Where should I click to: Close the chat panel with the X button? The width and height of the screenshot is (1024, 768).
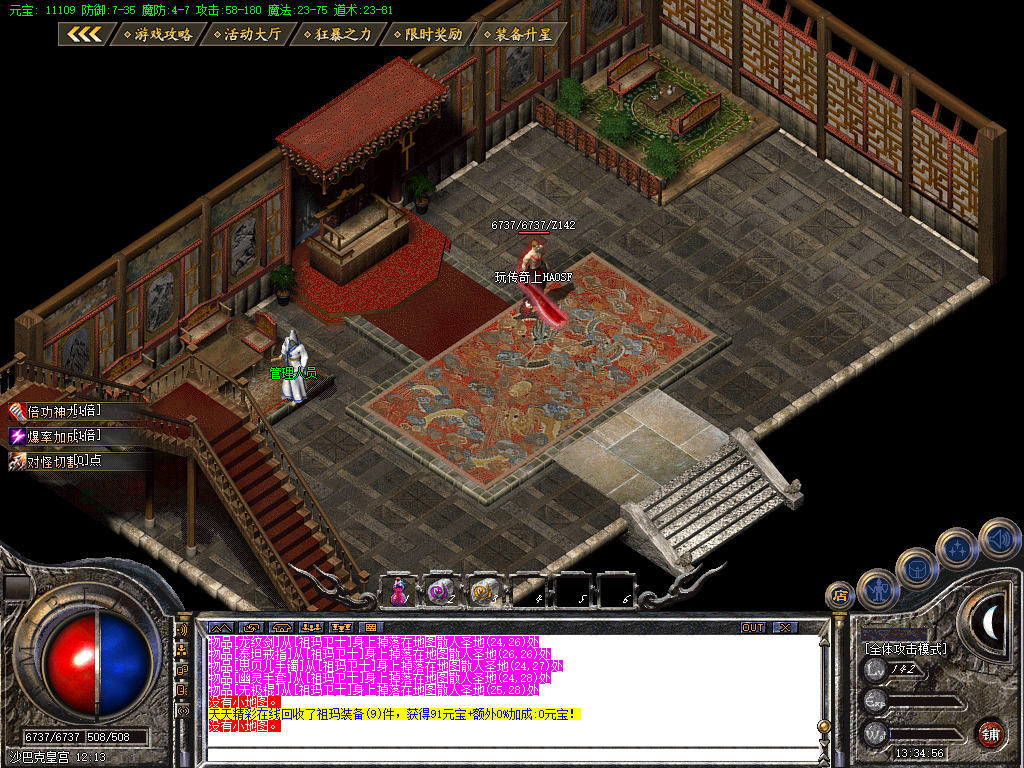785,627
